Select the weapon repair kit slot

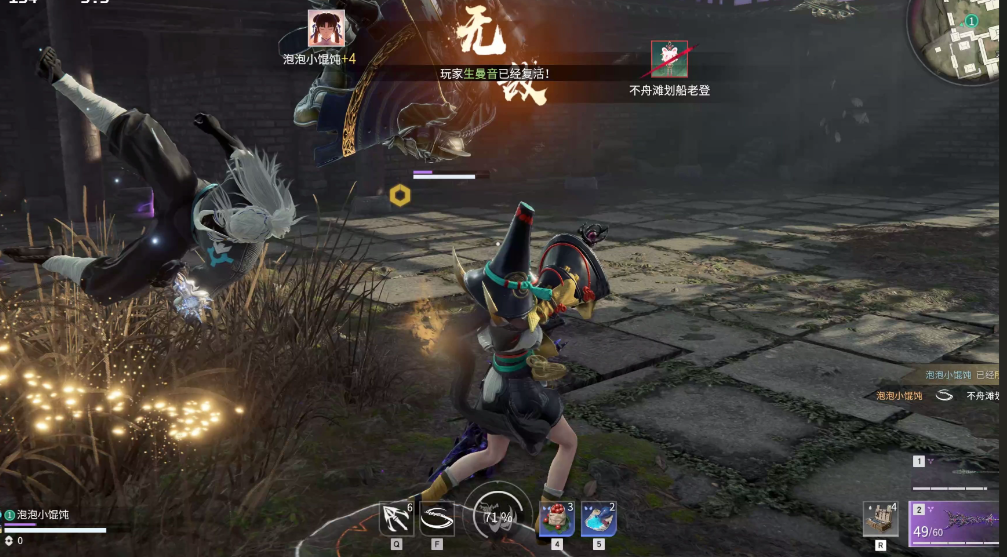[880, 519]
